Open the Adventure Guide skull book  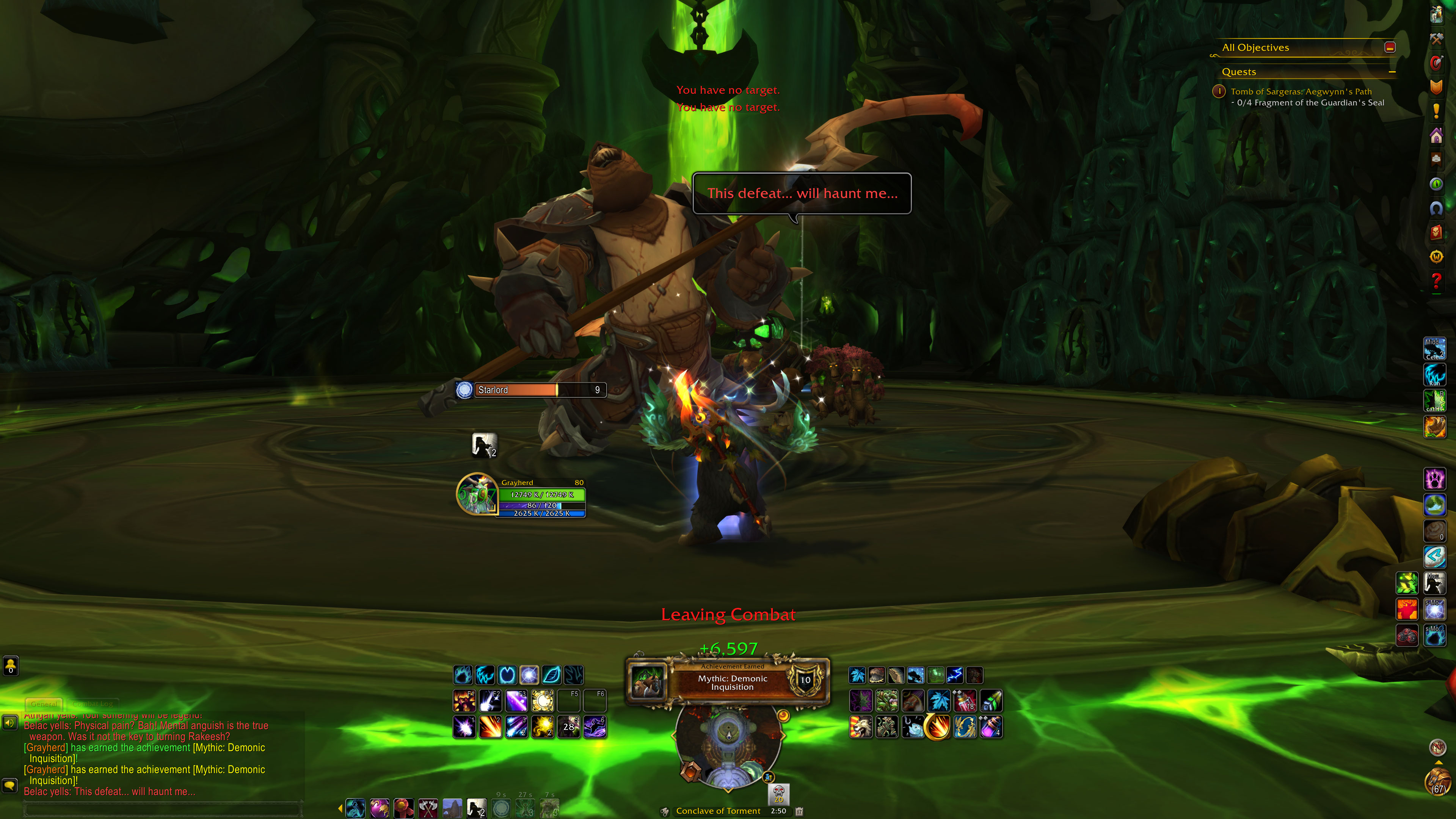tap(1436, 232)
